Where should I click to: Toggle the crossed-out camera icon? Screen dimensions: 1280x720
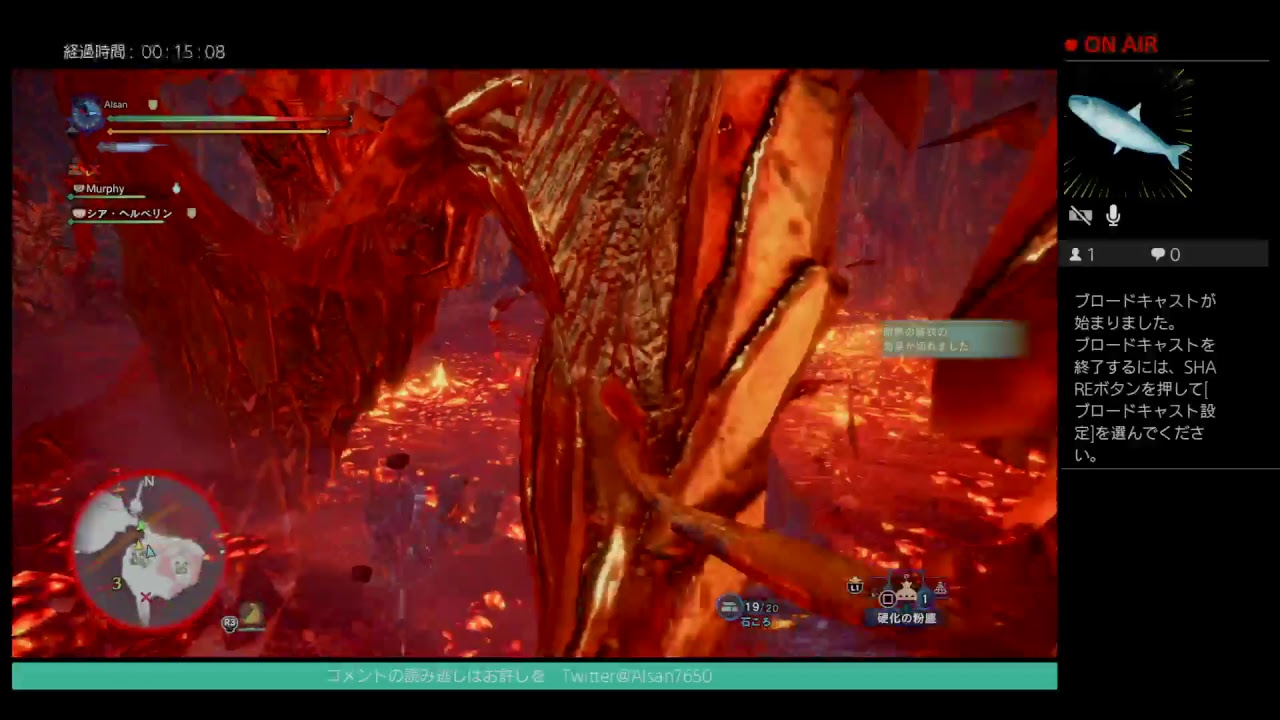(1080, 215)
